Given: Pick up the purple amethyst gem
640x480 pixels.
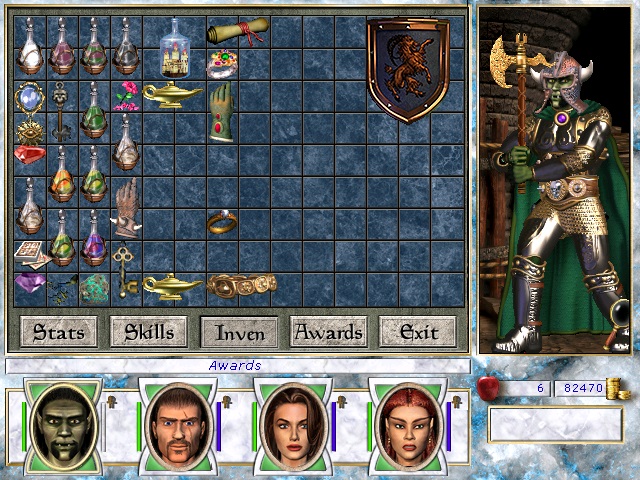Looking at the screenshot, I should click(27, 285).
